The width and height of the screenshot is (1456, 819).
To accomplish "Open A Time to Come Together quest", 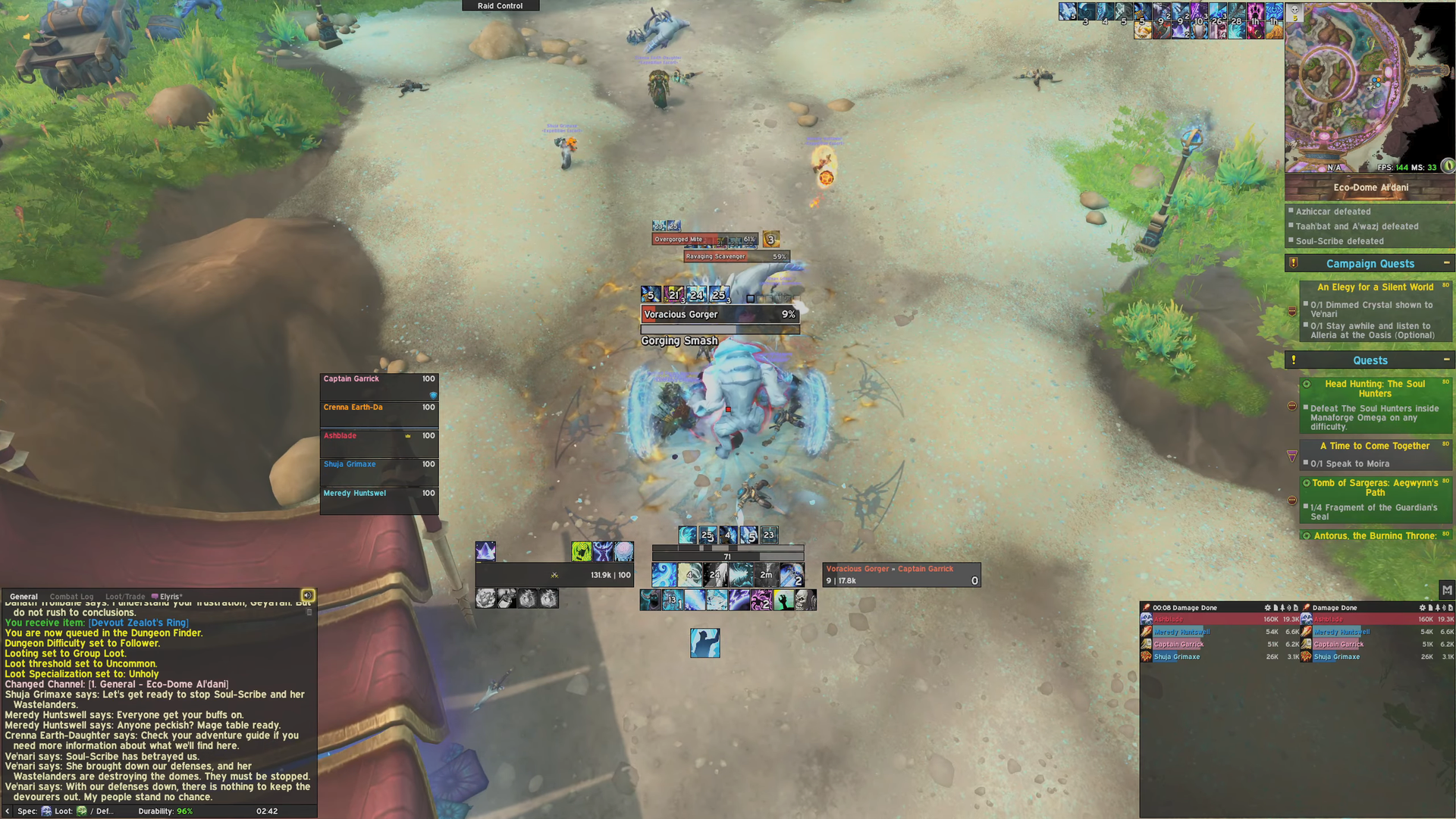I will click(1374, 446).
